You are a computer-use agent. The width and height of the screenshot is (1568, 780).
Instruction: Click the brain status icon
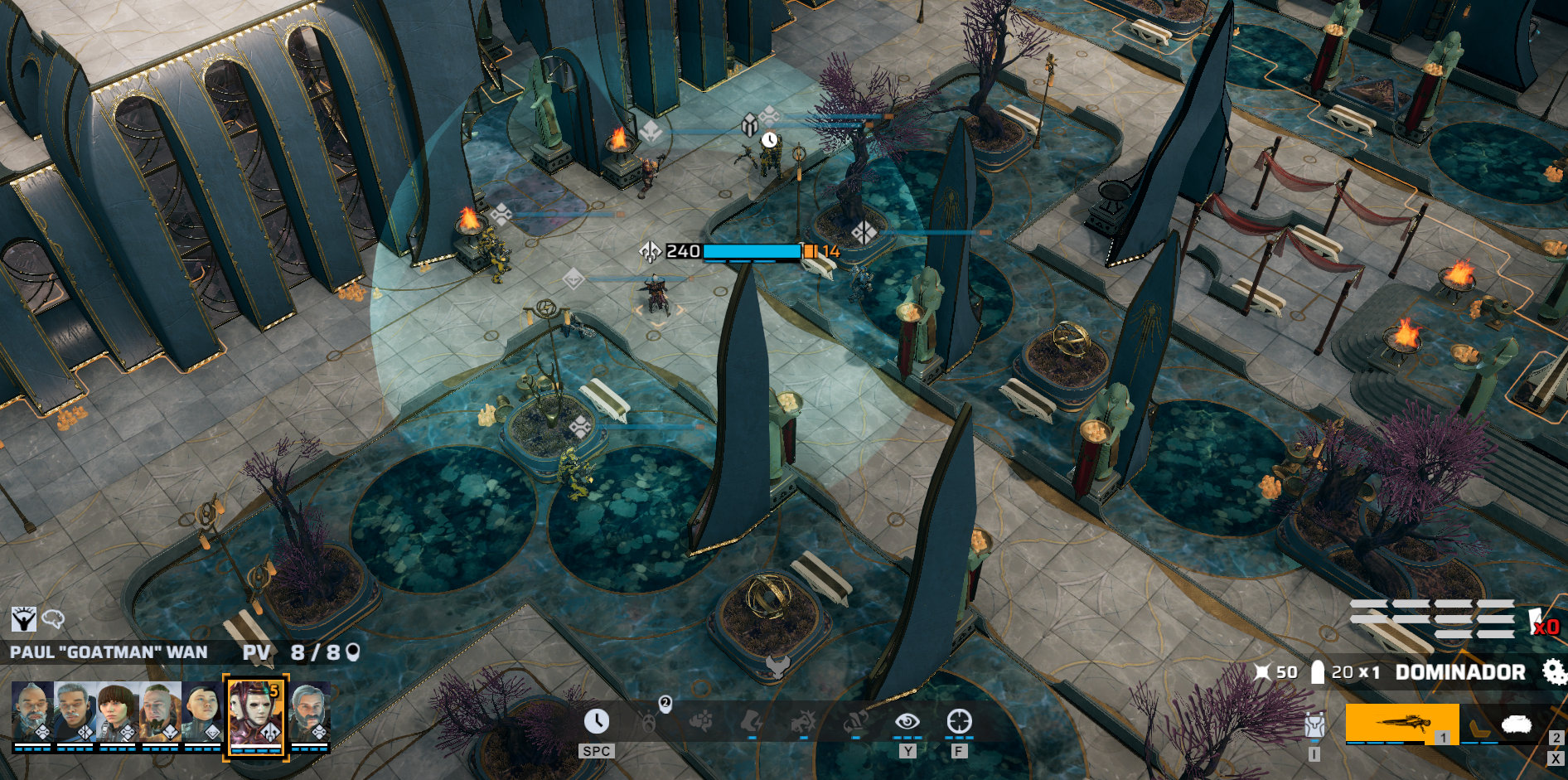[x=53, y=618]
